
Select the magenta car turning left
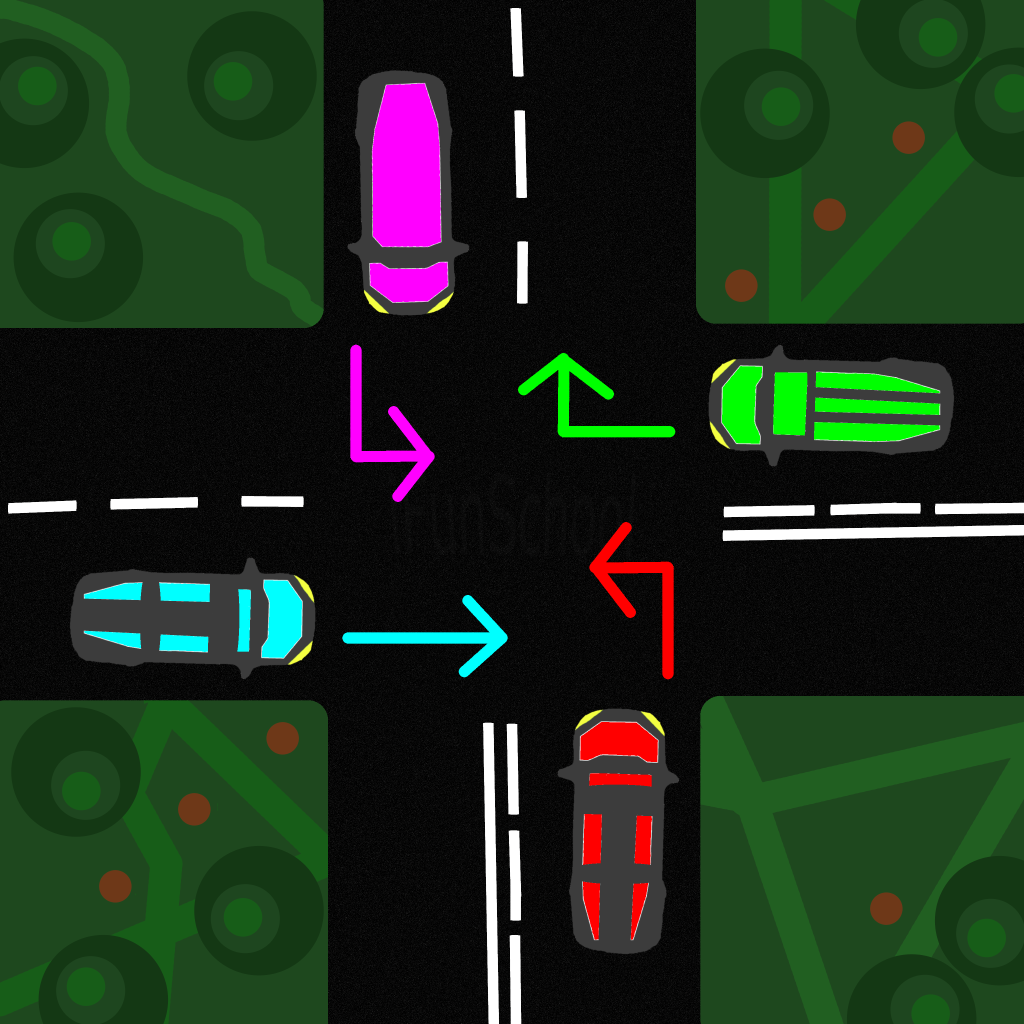tap(404, 192)
